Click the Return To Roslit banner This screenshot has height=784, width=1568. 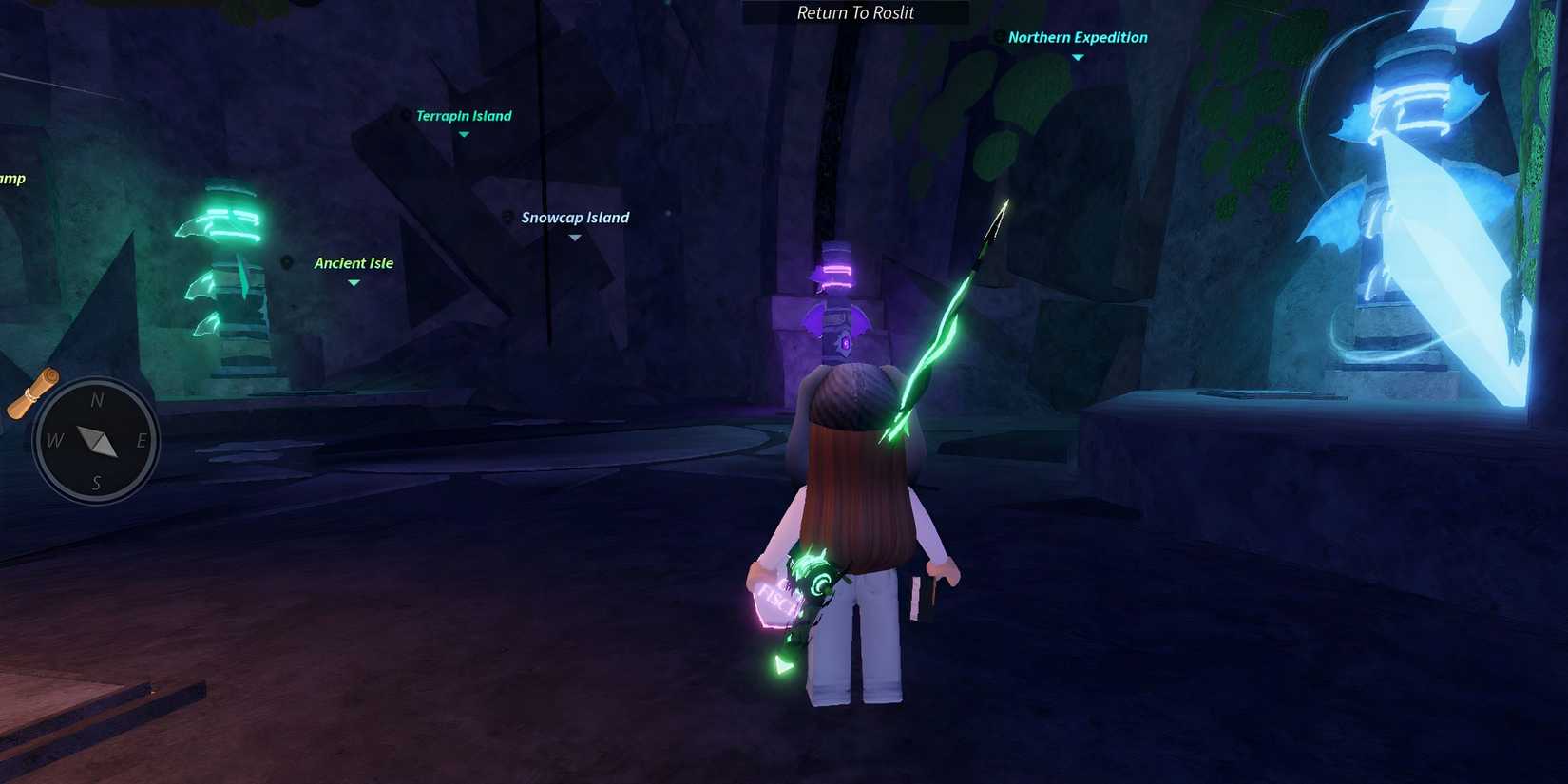point(854,12)
